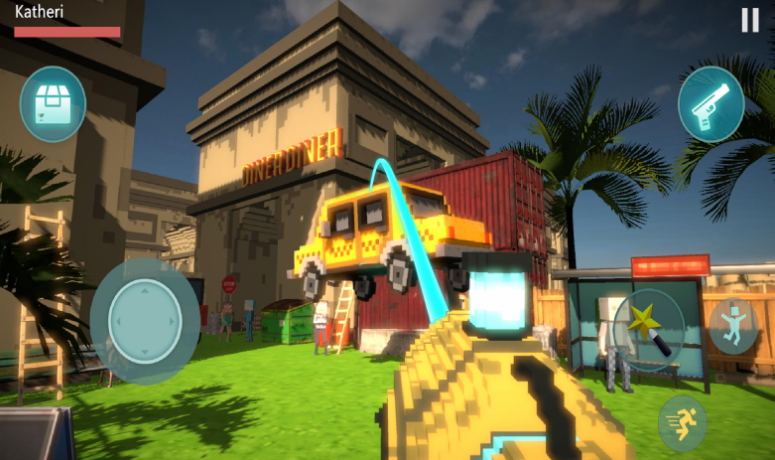Tap the pistol weapon switch button

pos(711,104)
